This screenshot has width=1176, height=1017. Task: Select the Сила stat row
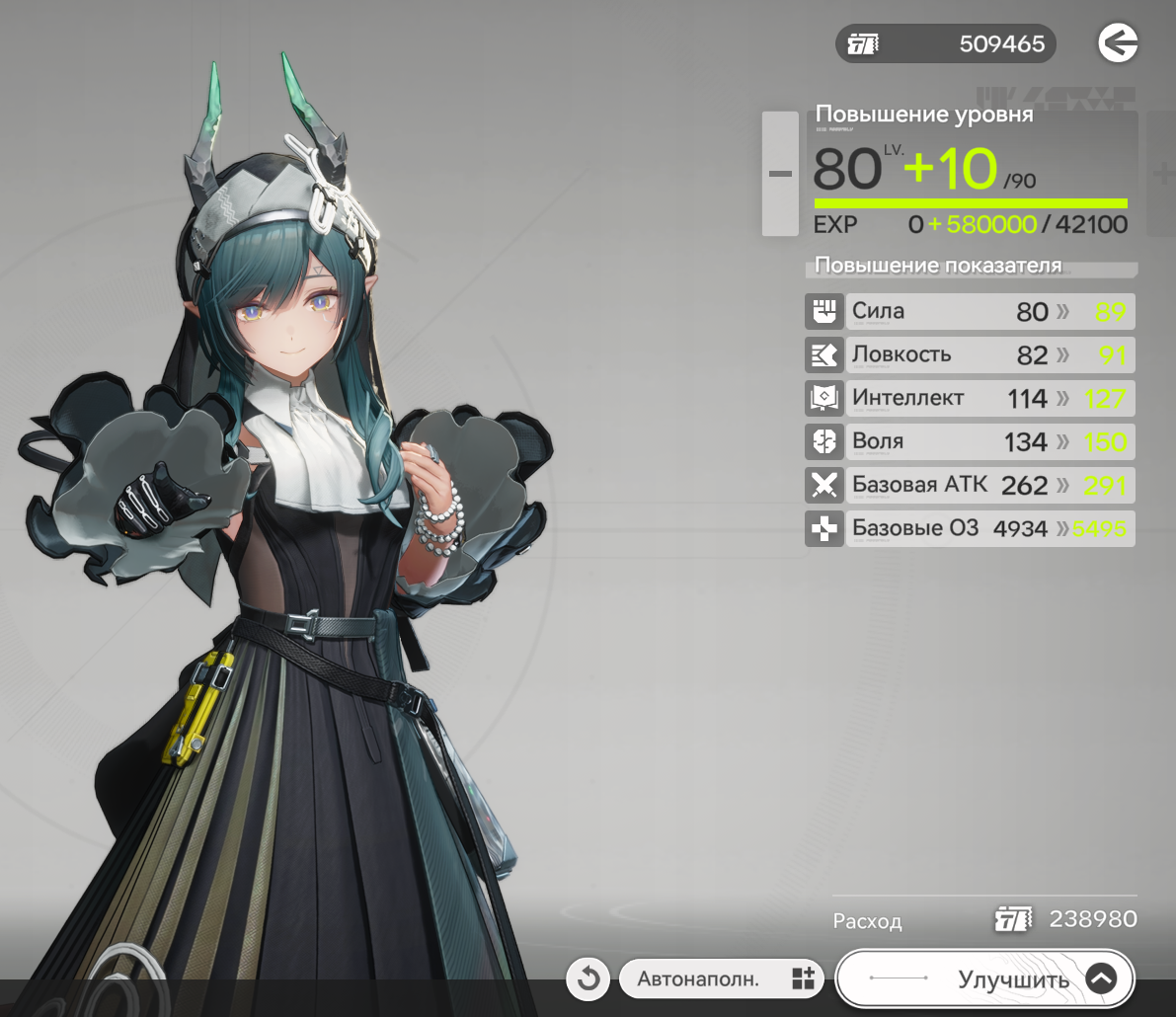point(971,312)
